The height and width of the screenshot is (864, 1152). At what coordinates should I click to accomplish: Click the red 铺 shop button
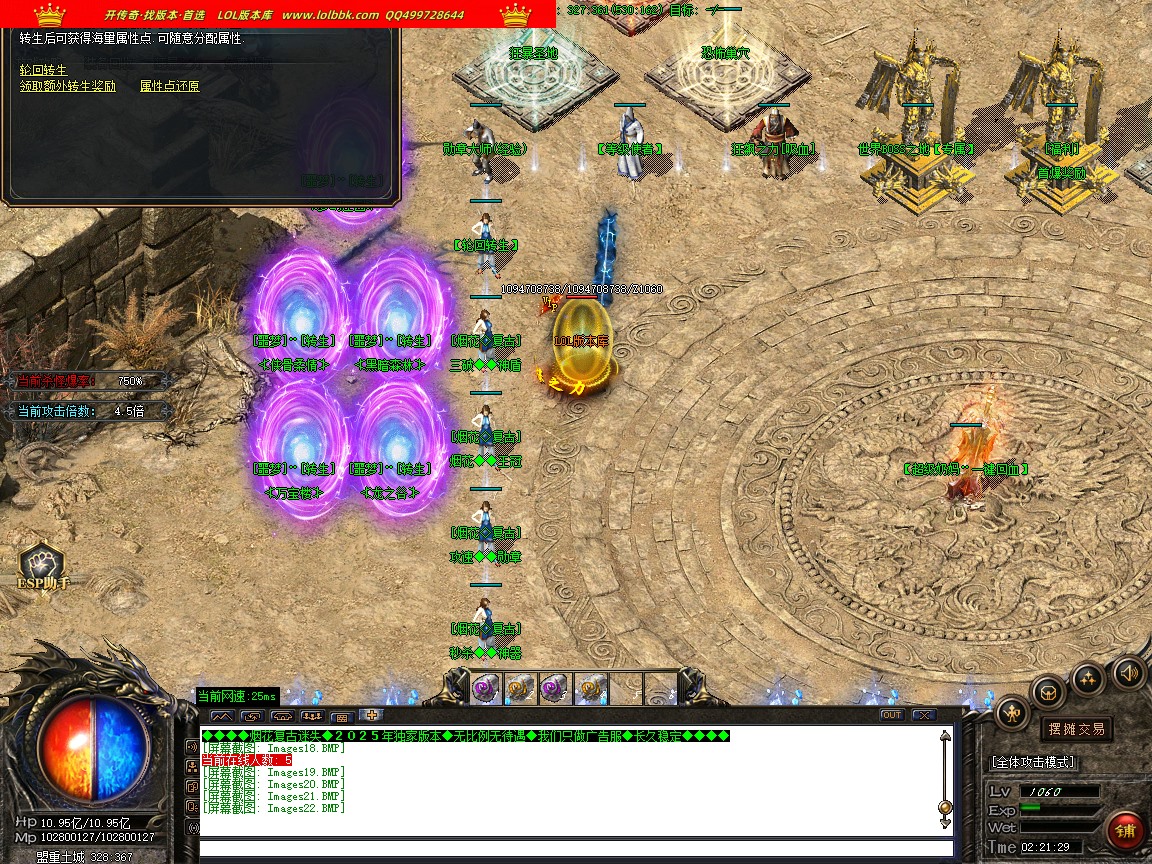1125,831
